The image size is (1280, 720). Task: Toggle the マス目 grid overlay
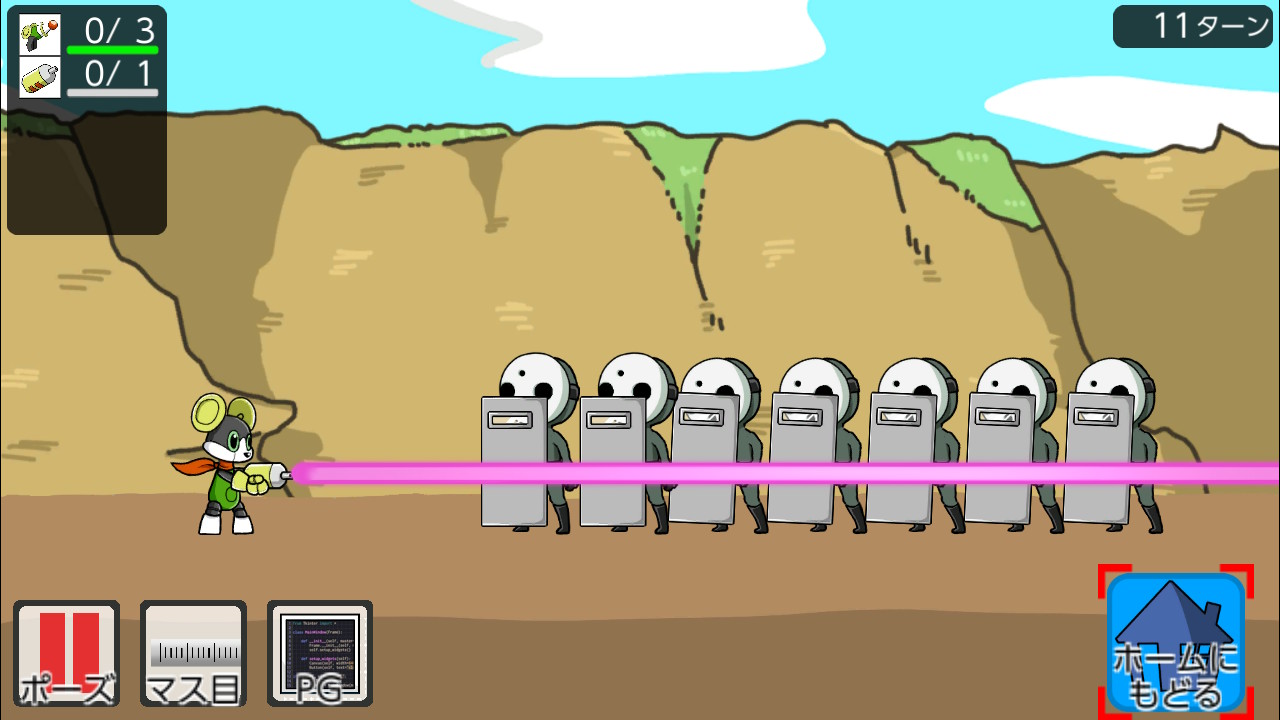point(192,655)
